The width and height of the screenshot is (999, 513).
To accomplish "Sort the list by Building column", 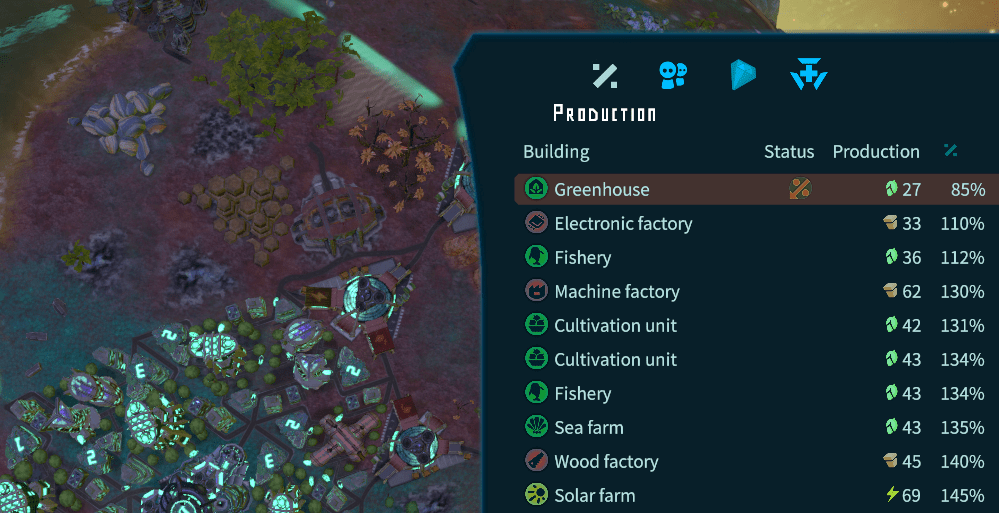I will (x=556, y=152).
